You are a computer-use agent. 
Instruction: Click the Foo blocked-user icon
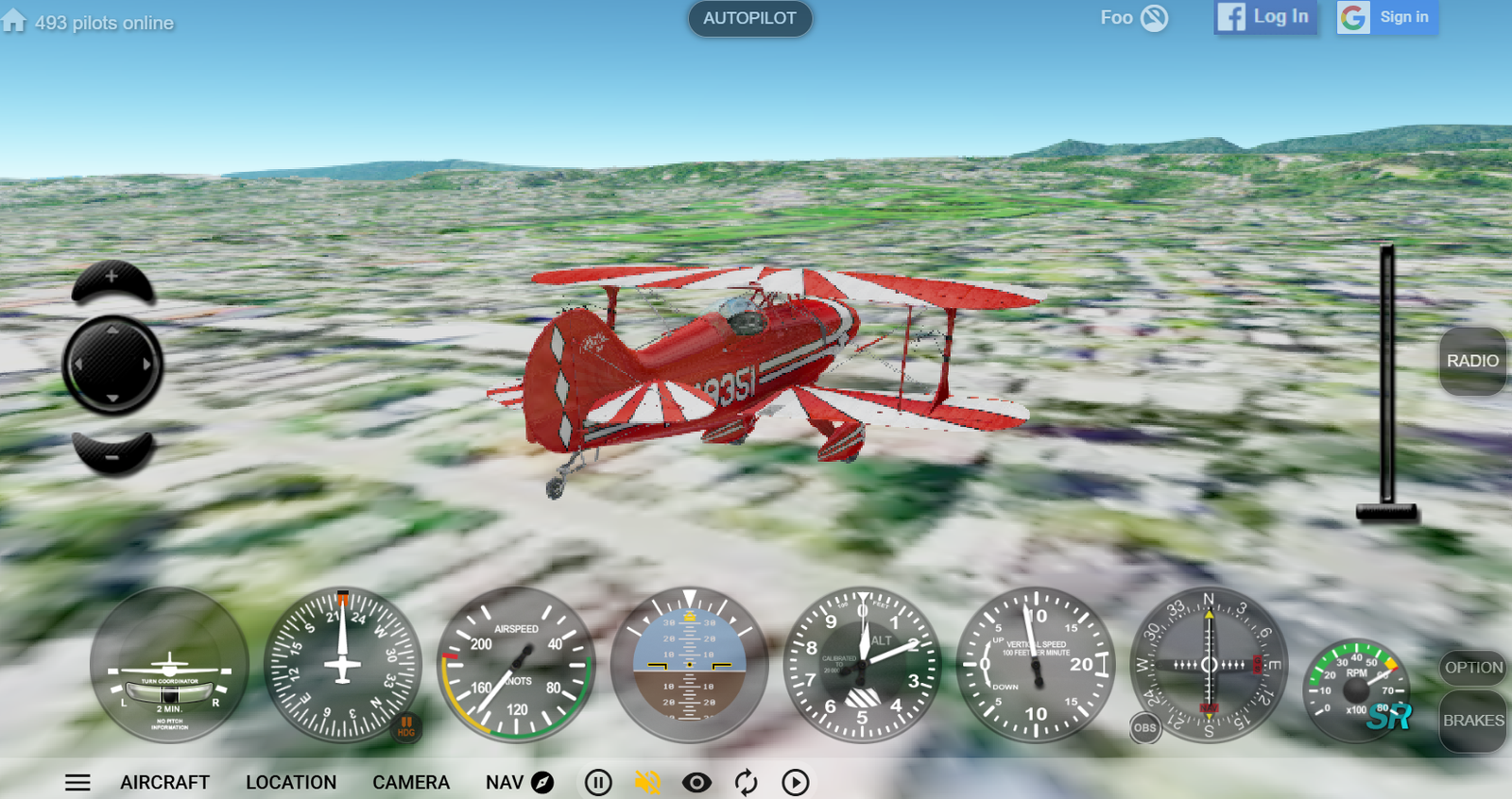pos(1154,18)
